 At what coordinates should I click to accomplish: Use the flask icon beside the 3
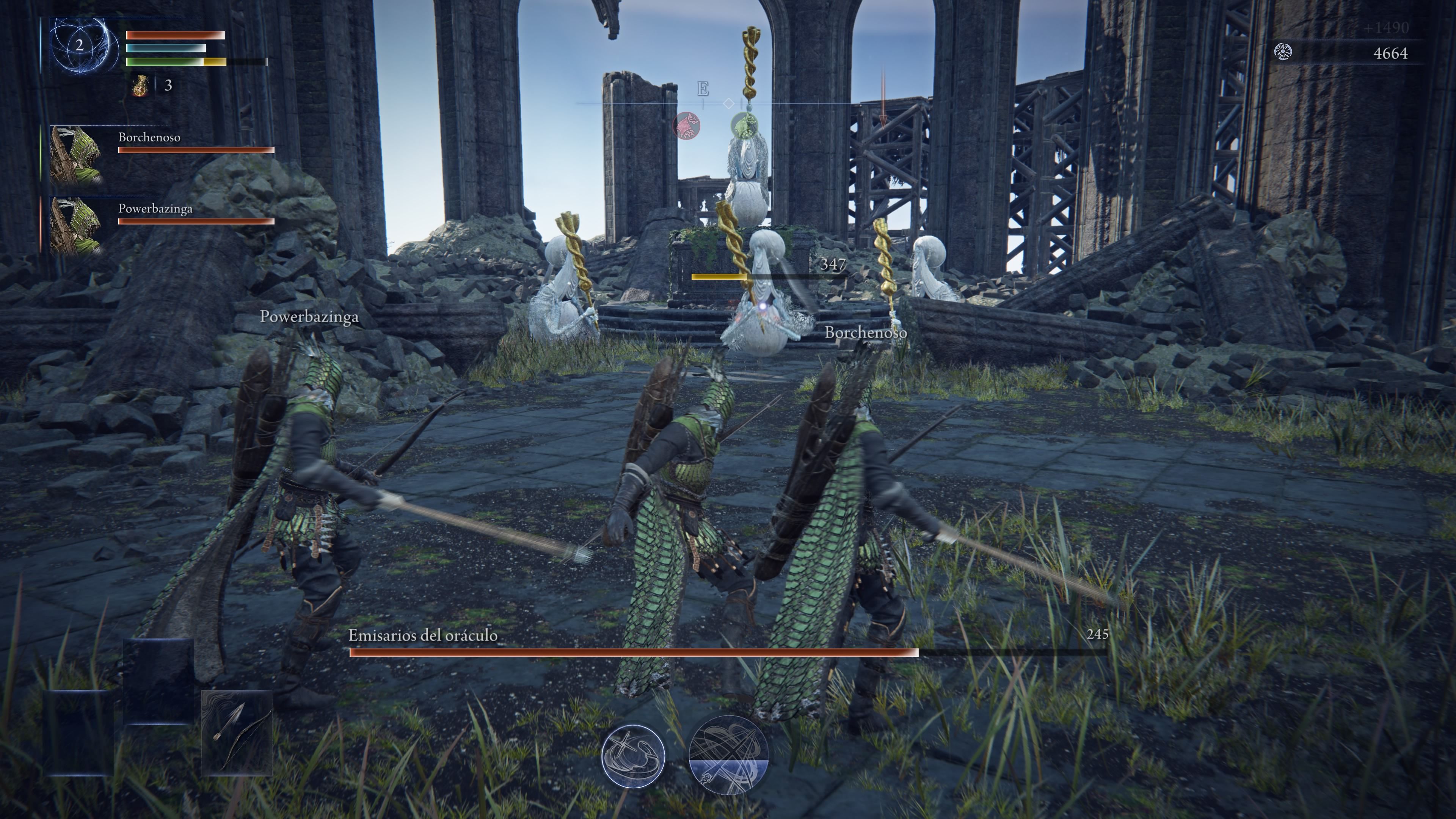click(x=140, y=86)
